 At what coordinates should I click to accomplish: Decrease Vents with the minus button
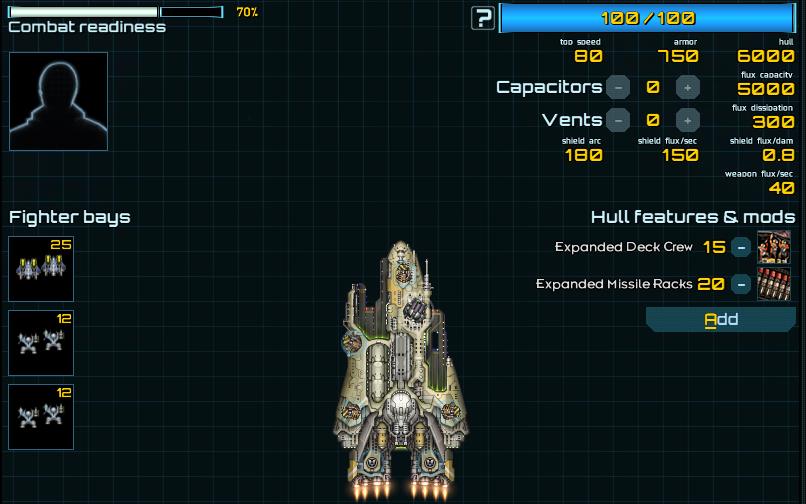point(618,120)
